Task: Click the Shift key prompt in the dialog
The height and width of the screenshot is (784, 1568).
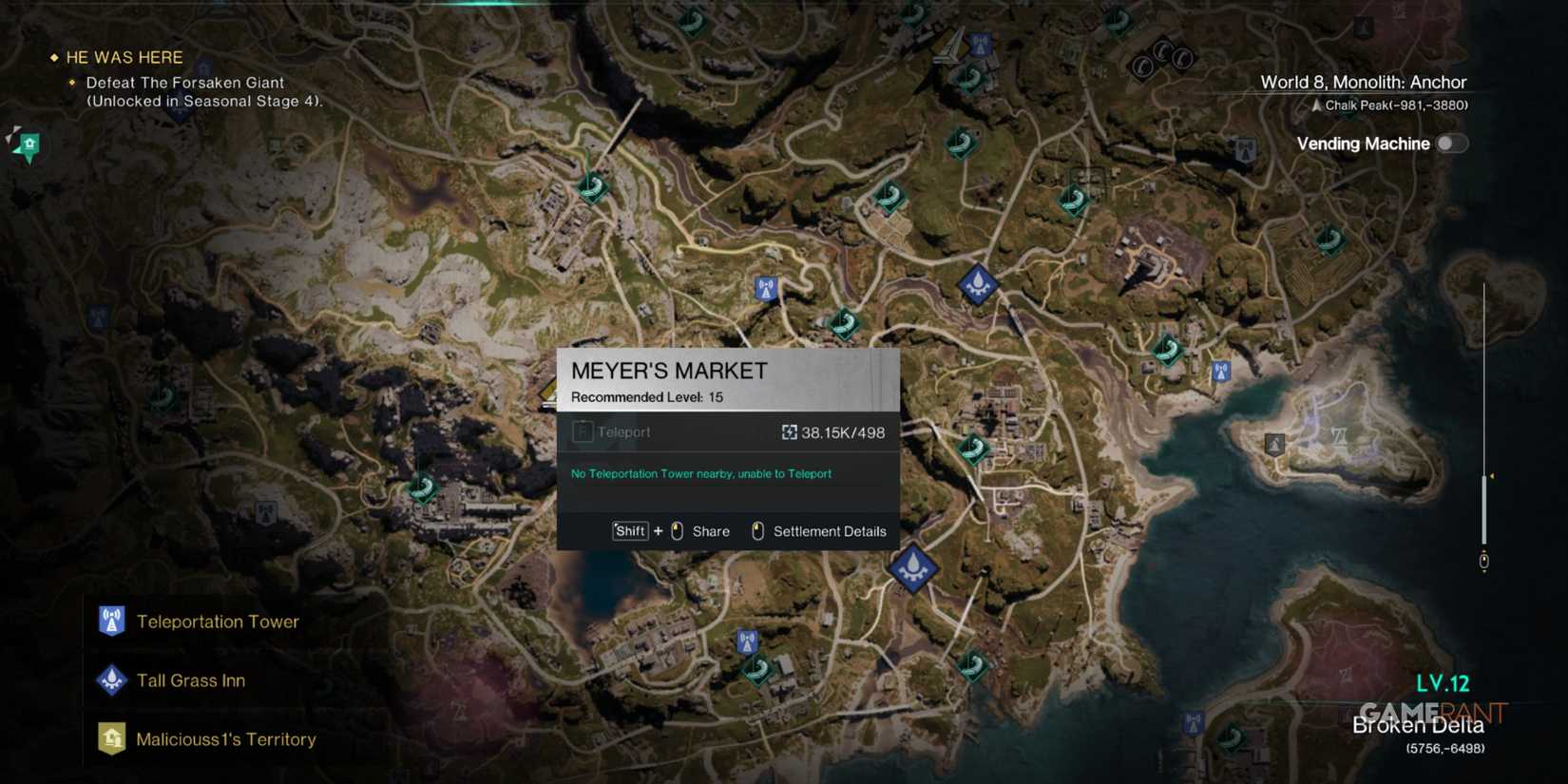Action: click(x=629, y=531)
